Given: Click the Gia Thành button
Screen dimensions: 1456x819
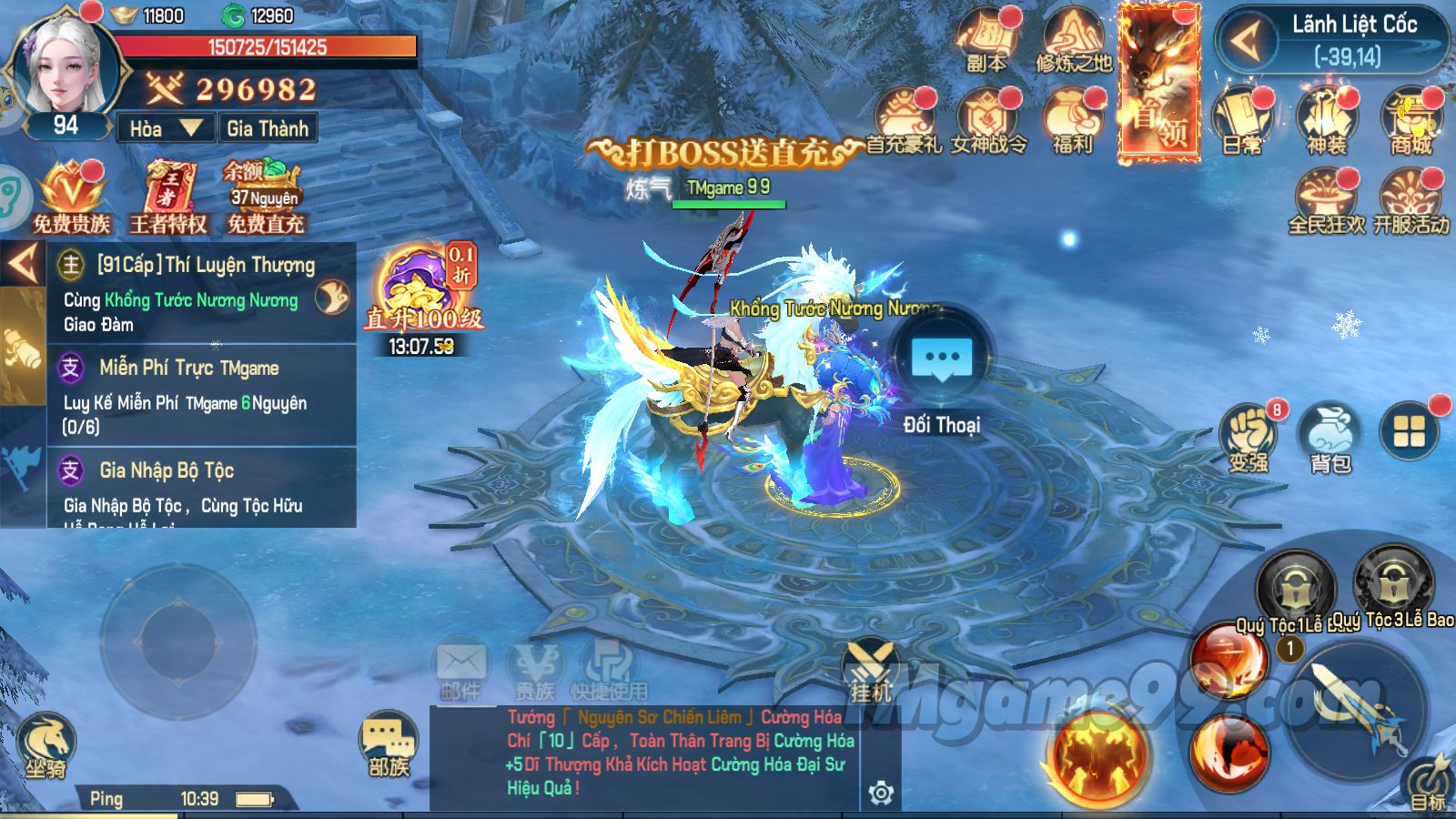Looking at the screenshot, I should point(268,128).
